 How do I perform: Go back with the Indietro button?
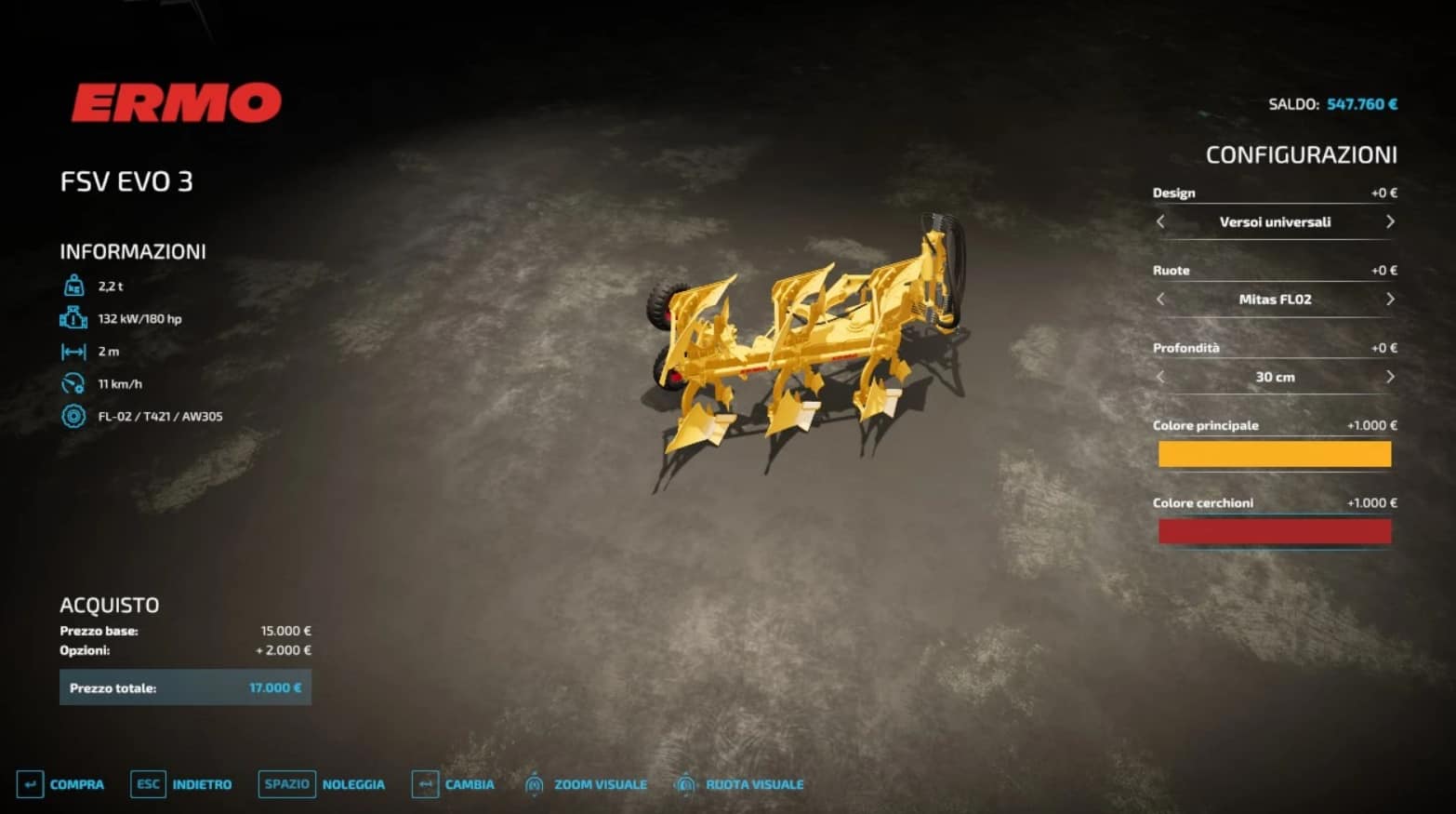(182, 784)
